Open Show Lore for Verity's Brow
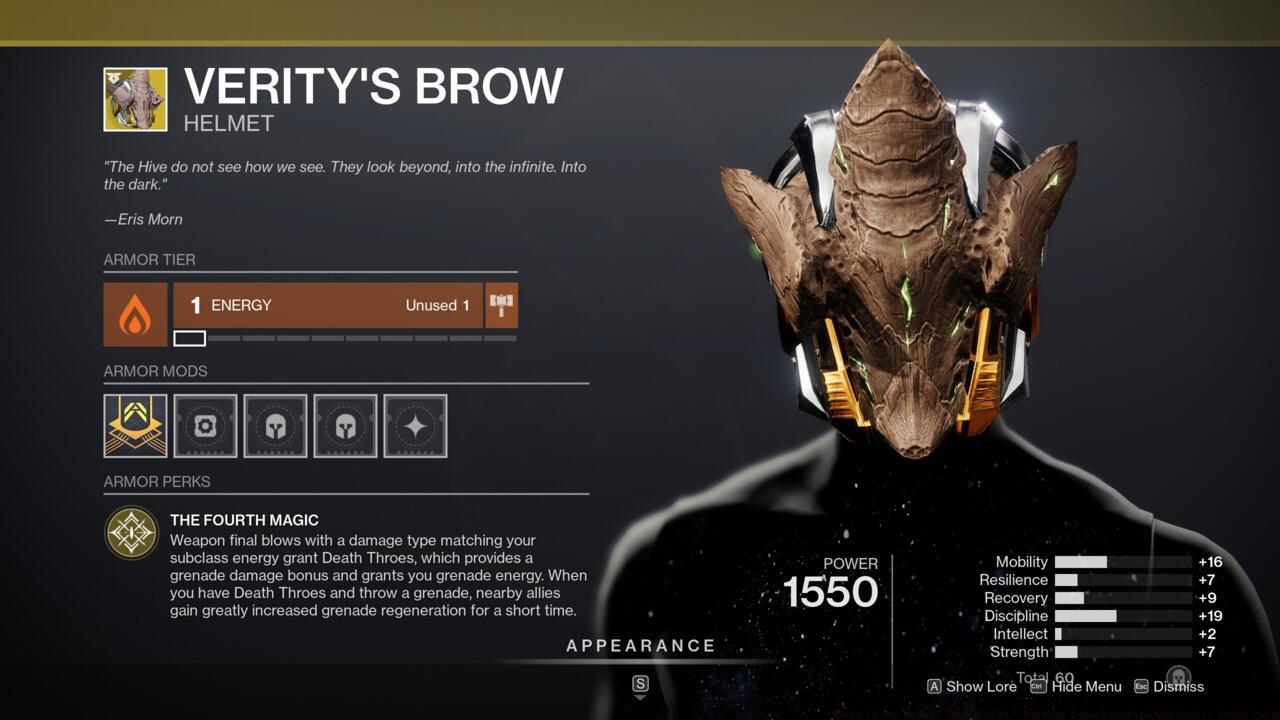This screenshot has height=720, width=1280. [x=982, y=687]
